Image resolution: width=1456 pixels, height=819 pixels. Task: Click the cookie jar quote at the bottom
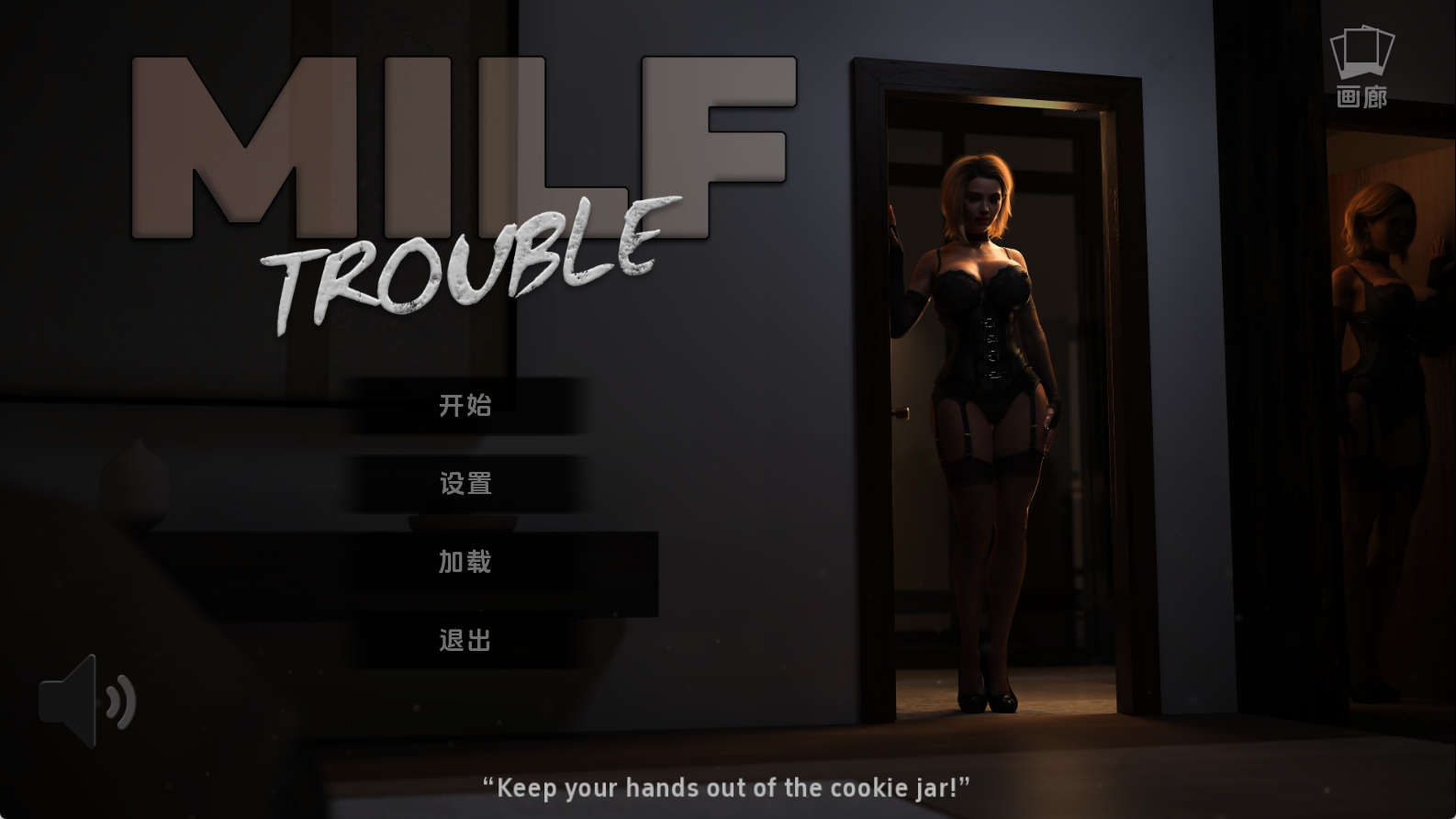pyautogui.click(x=728, y=787)
